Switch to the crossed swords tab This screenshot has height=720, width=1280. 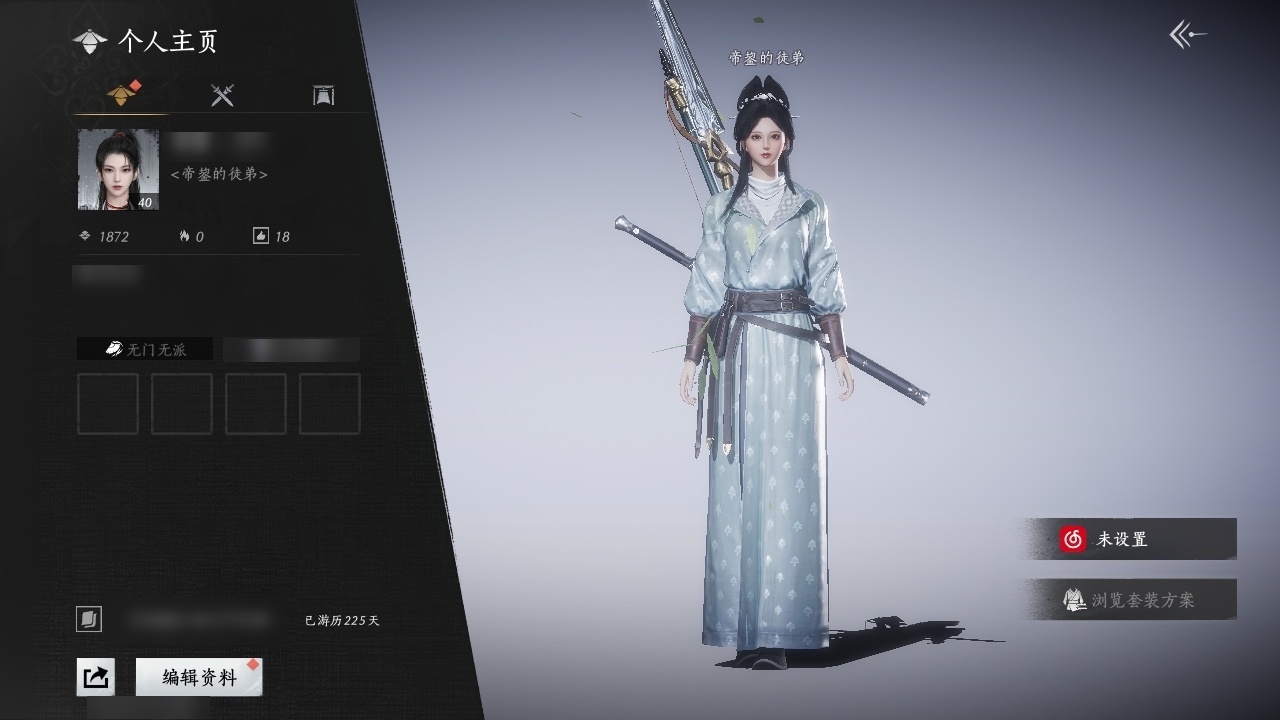(x=222, y=95)
